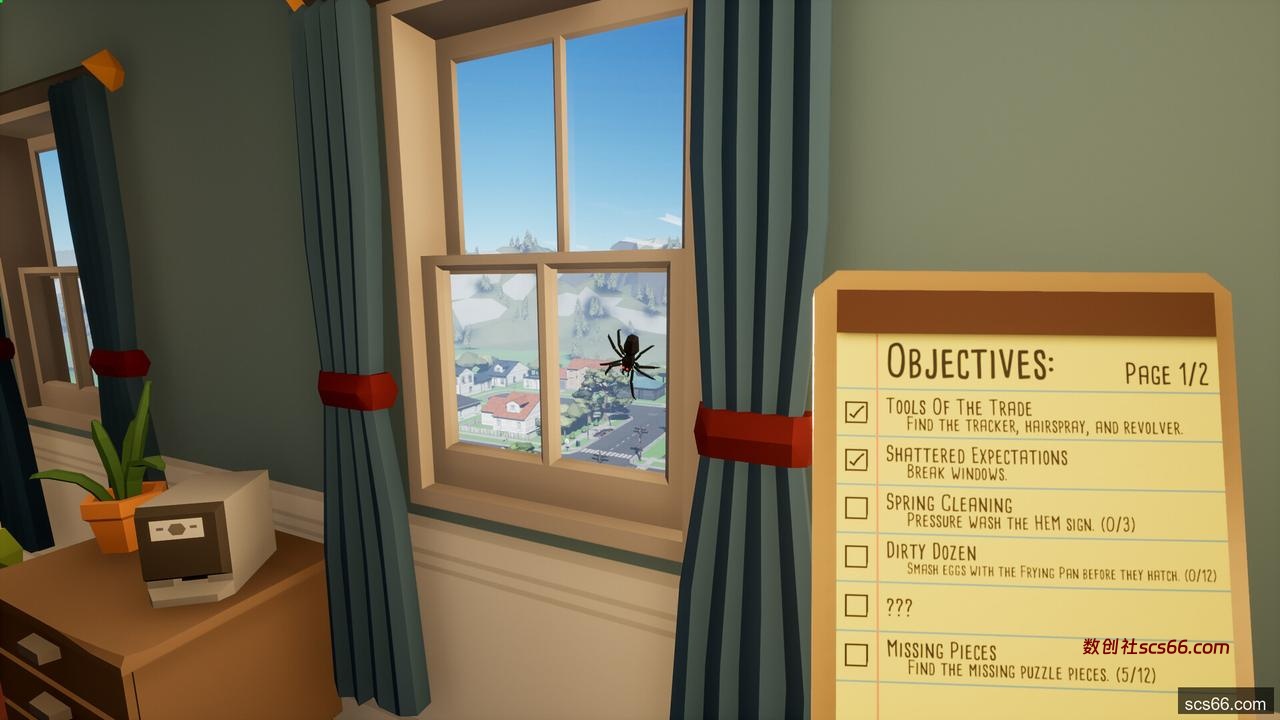Select the Tools Of The Trade objective checkbox

click(x=856, y=411)
